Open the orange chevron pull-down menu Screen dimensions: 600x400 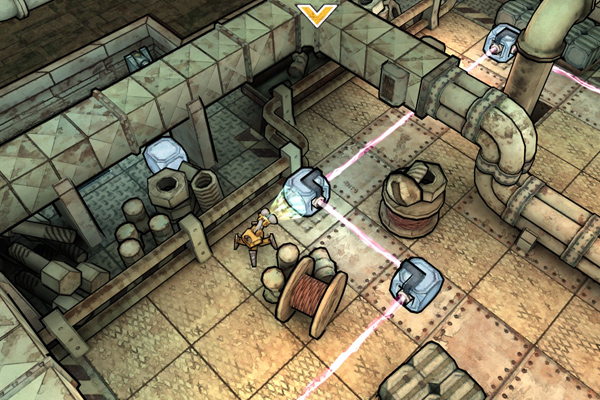pyautogui.click(x=317, y=14)
